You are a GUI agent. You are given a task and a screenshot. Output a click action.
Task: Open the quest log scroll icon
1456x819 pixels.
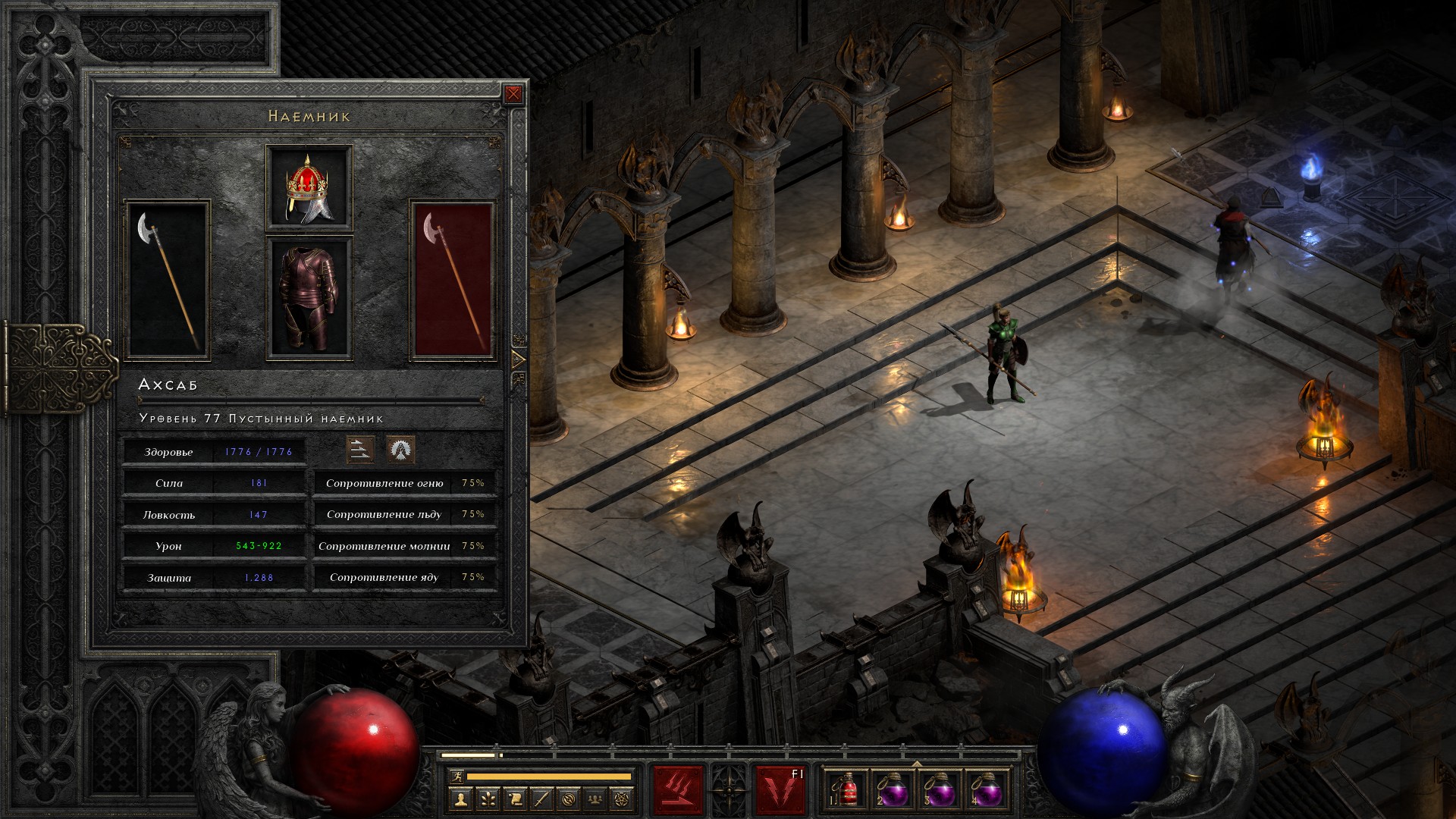pos(514,799)
